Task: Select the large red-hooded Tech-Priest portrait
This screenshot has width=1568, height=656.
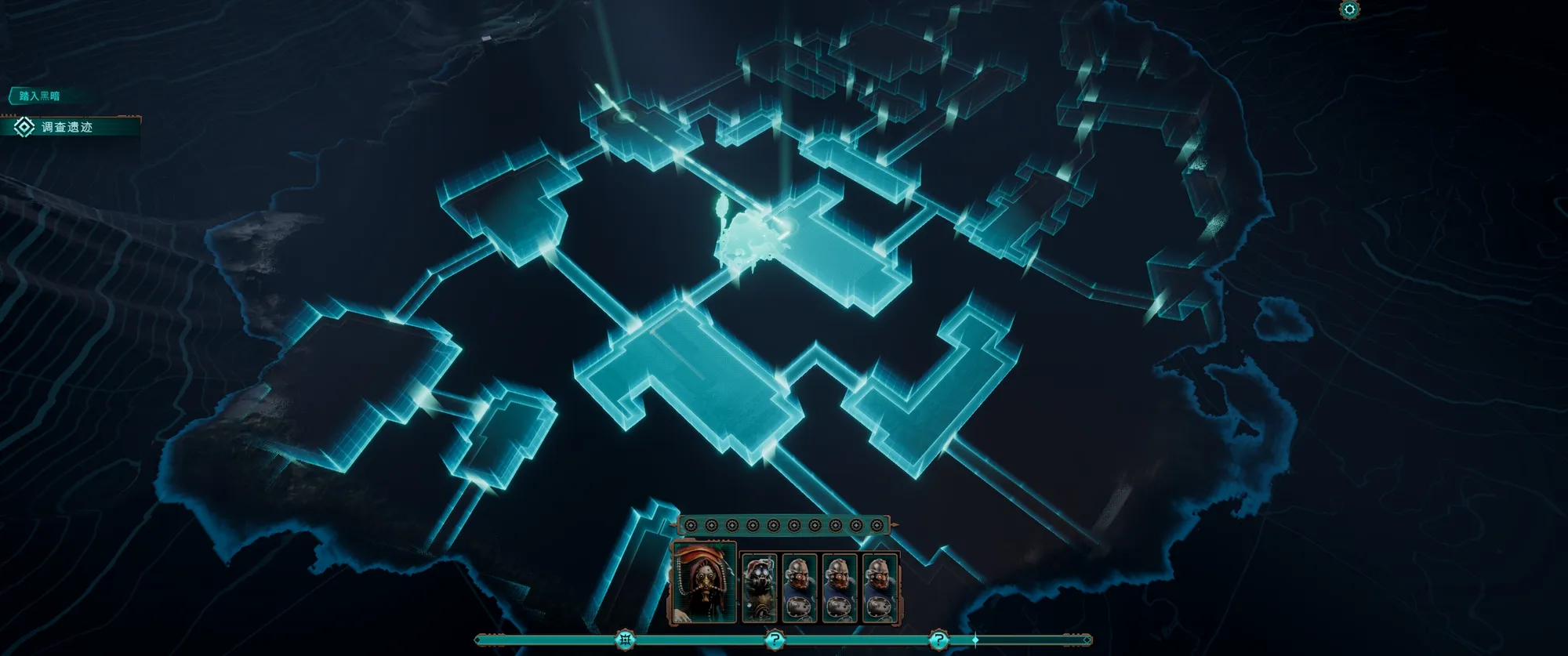Action: 704,583
